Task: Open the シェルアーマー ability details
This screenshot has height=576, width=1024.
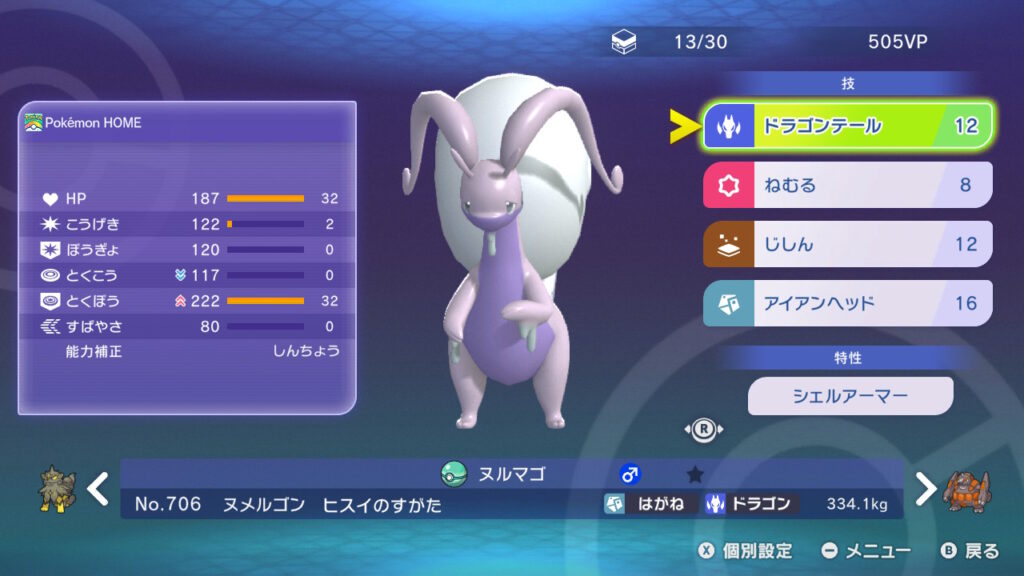Action: [x=850, y=396]
